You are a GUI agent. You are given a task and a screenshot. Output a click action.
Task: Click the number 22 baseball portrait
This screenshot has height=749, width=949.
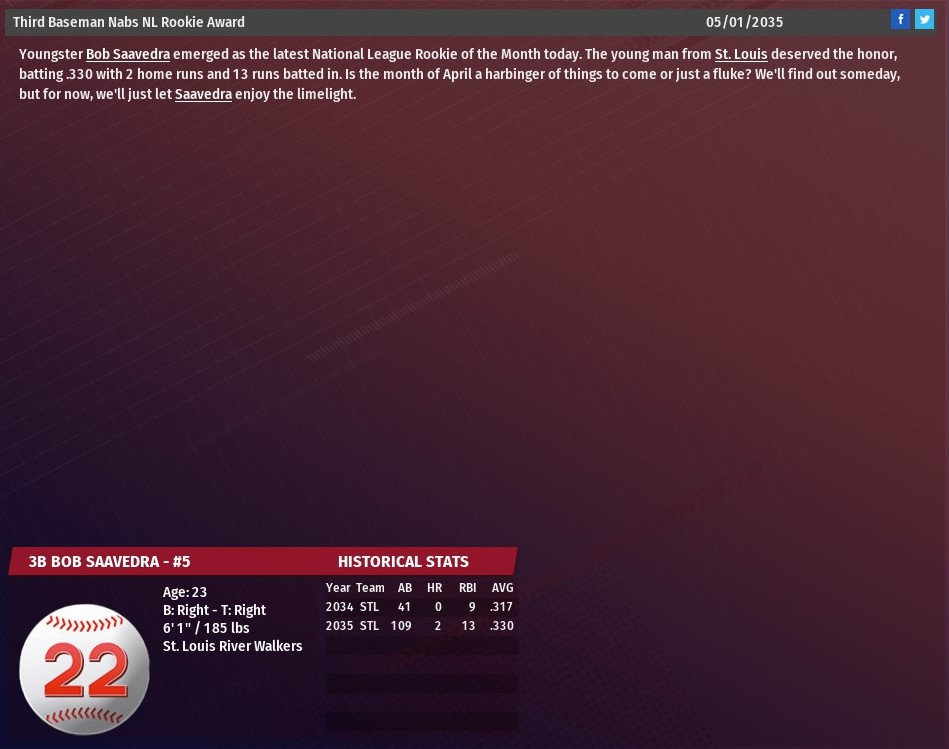pyautogui.click(x=85, y=669)
